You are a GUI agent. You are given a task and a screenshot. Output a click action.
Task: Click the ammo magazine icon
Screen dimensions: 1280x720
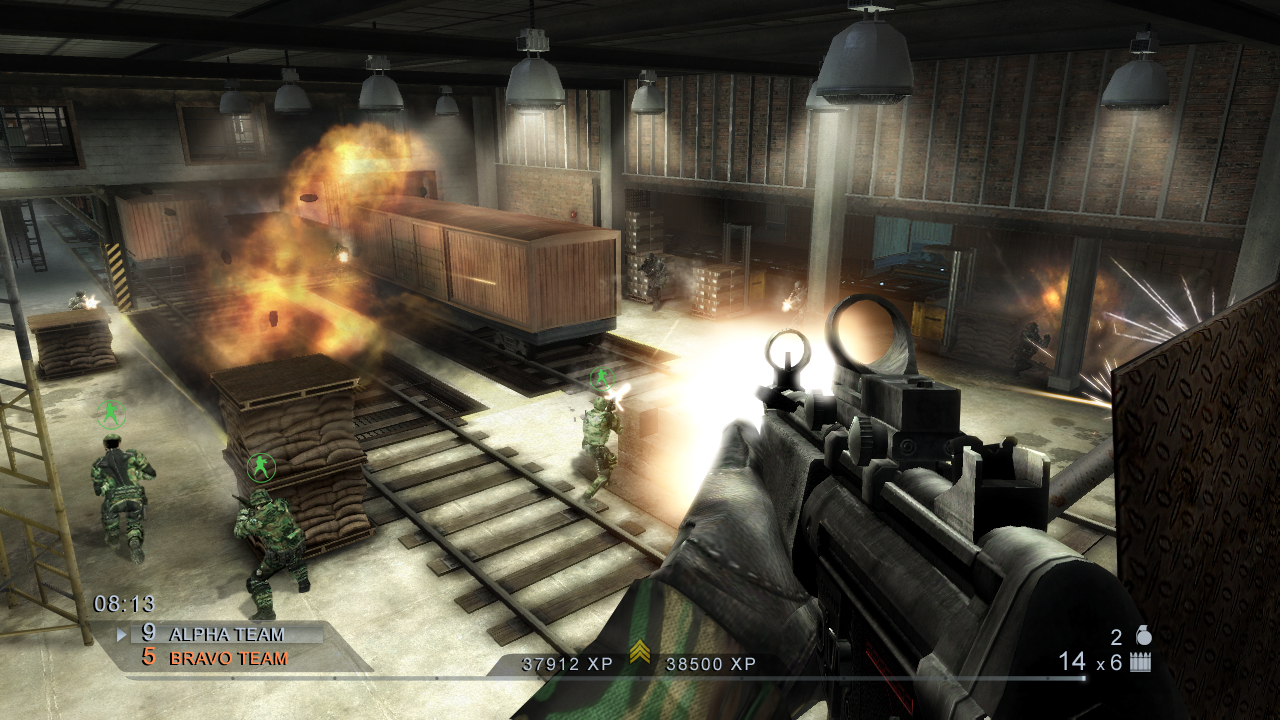coord(1141,661)
